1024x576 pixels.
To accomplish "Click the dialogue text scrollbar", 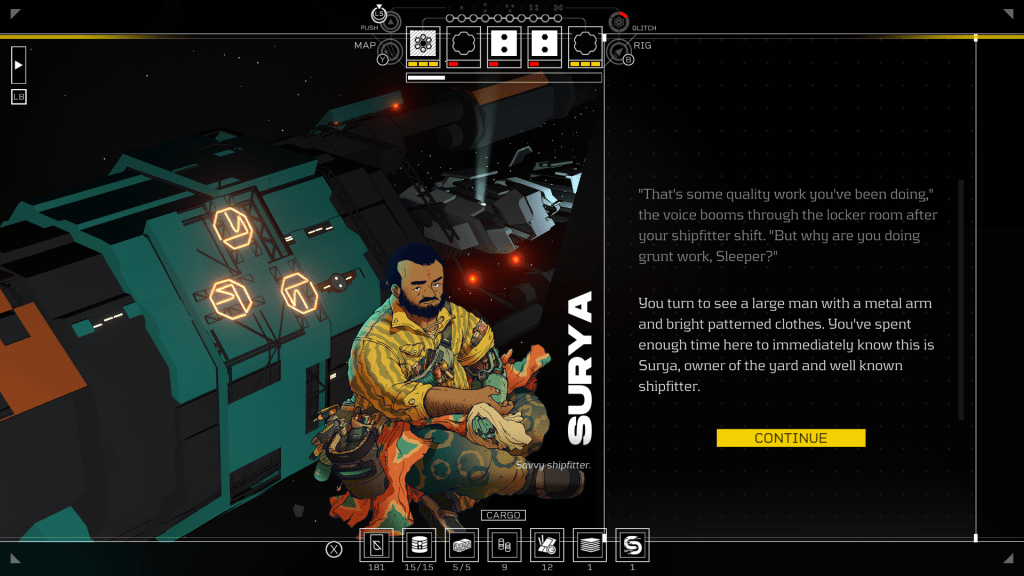I will pos(961,300).
